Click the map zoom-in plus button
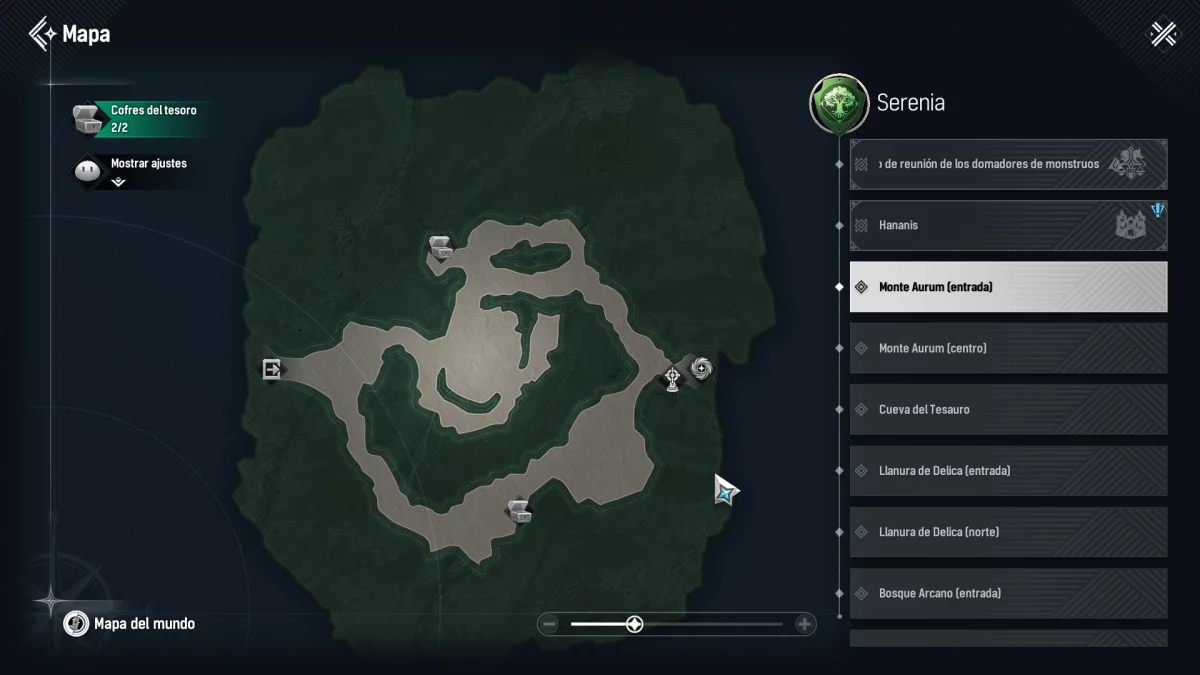 pyautogui.click(x=804, y=625)
